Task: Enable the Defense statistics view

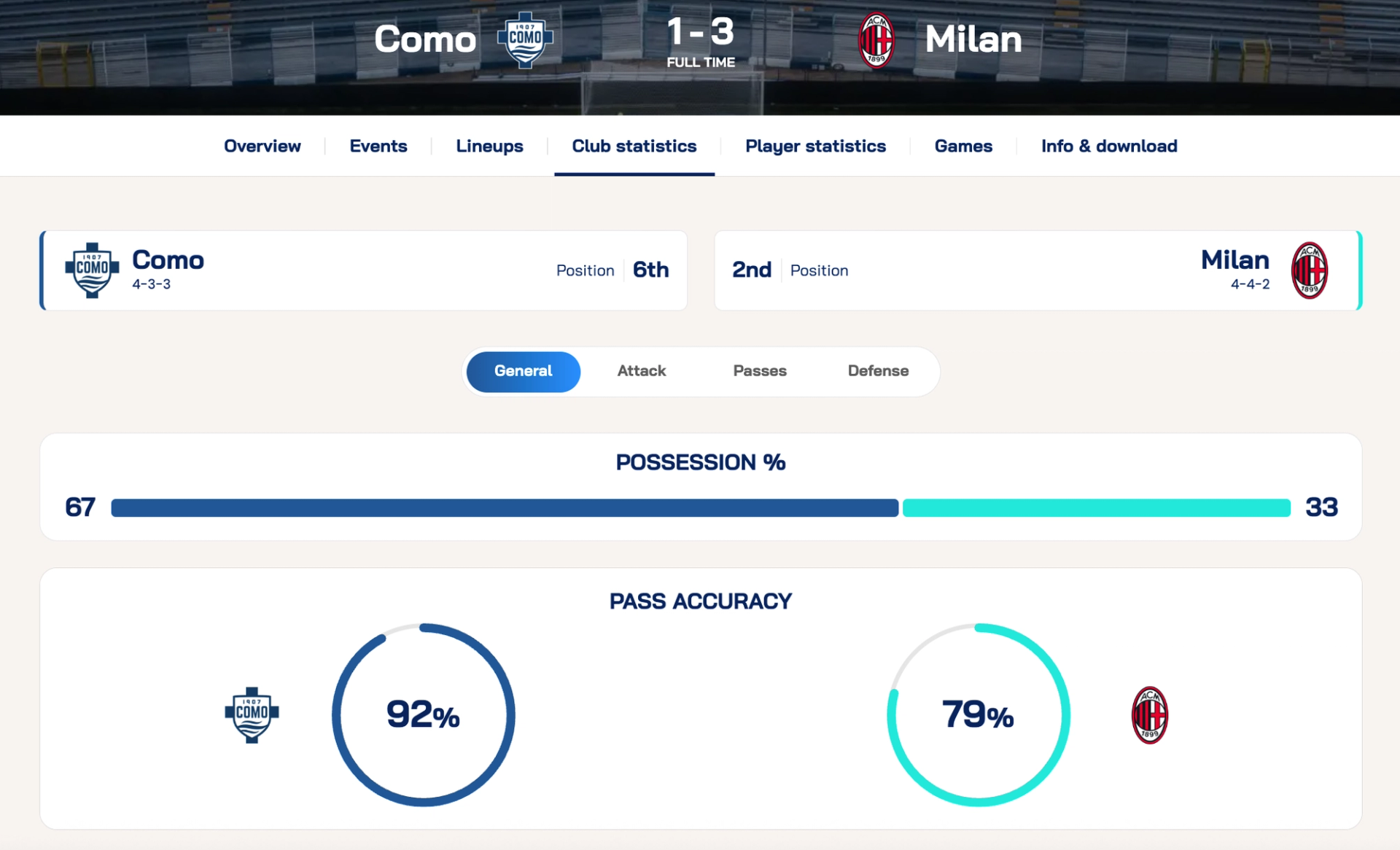Action: coord(878,371)
